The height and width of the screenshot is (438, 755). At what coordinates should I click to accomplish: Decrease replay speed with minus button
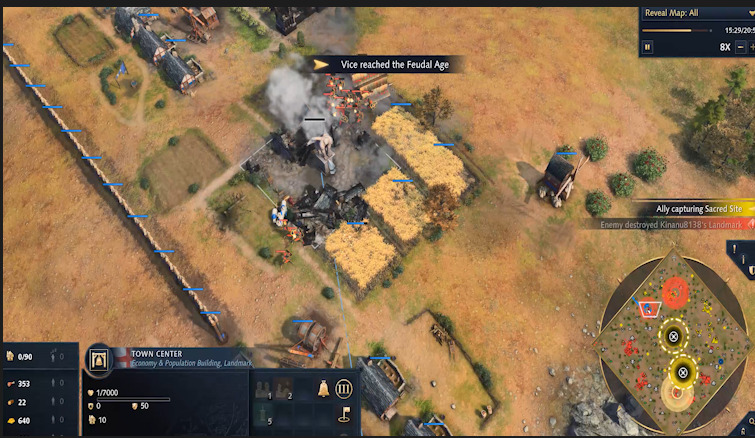pyautogui.click(x=740, y=46)
